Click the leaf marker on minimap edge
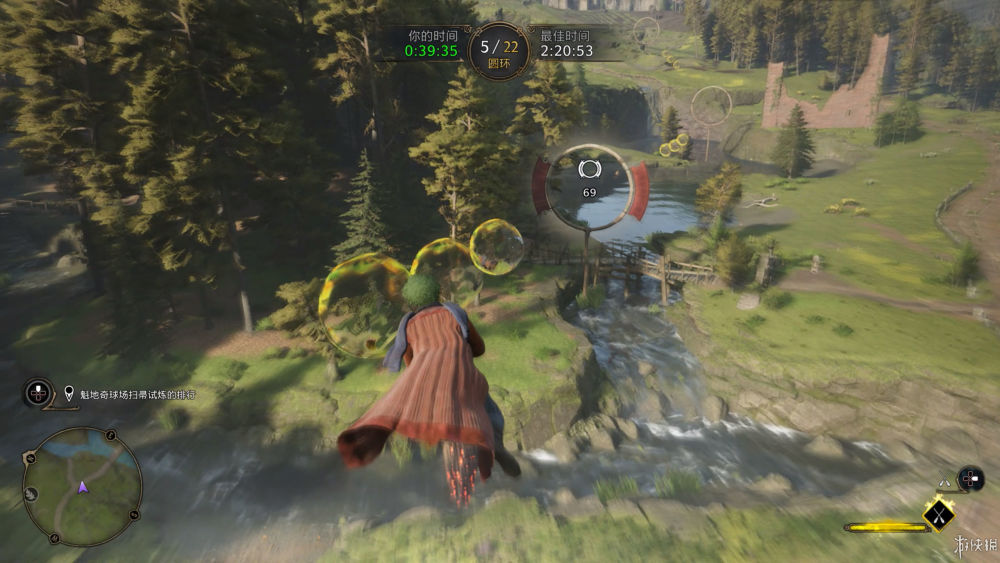1000x563 pixels. pos(32,493)
